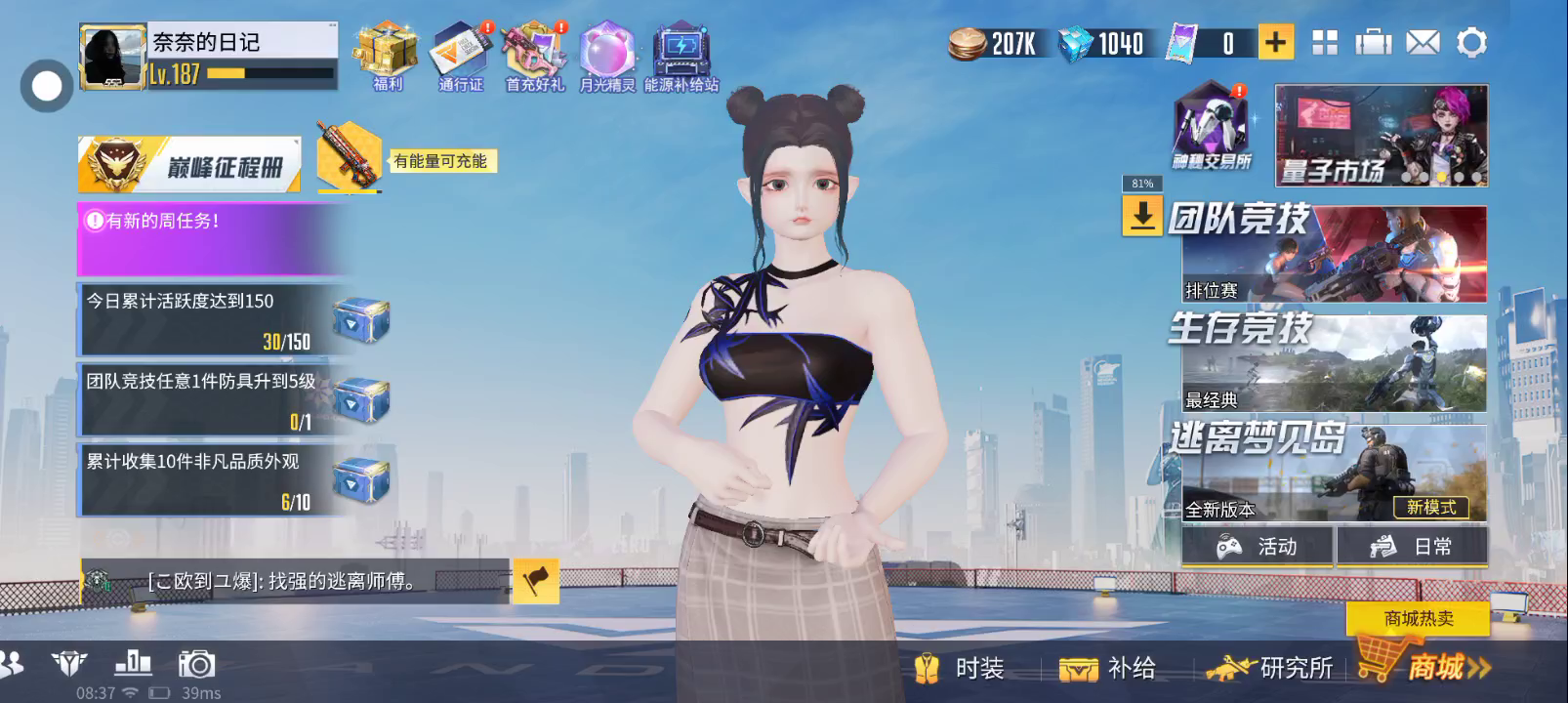Open the 通行证 battle pass
This screenshot has width=1568, height=703.
461,55
